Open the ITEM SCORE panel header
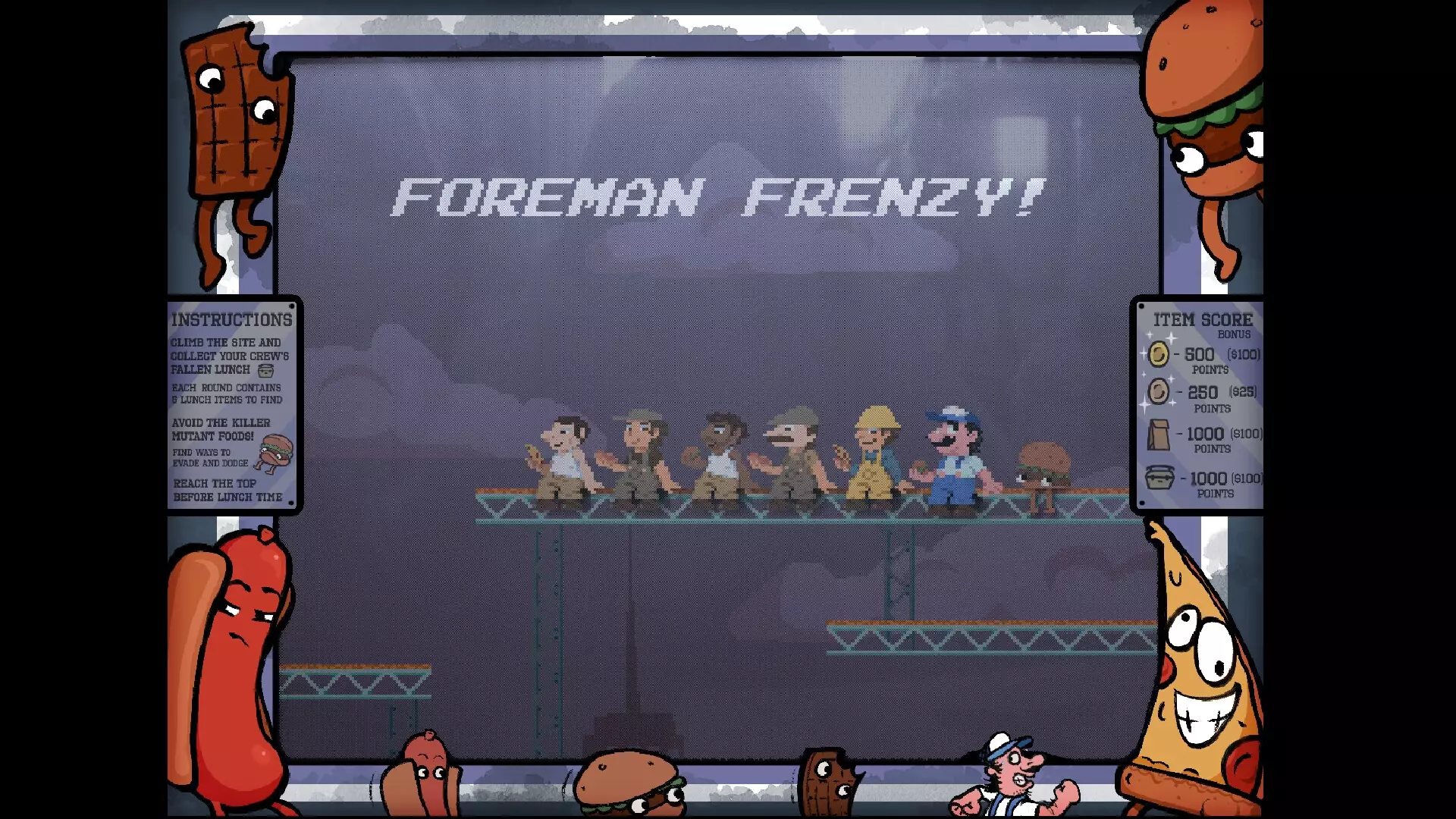The image size is (1456, 819). point(1202,319)
